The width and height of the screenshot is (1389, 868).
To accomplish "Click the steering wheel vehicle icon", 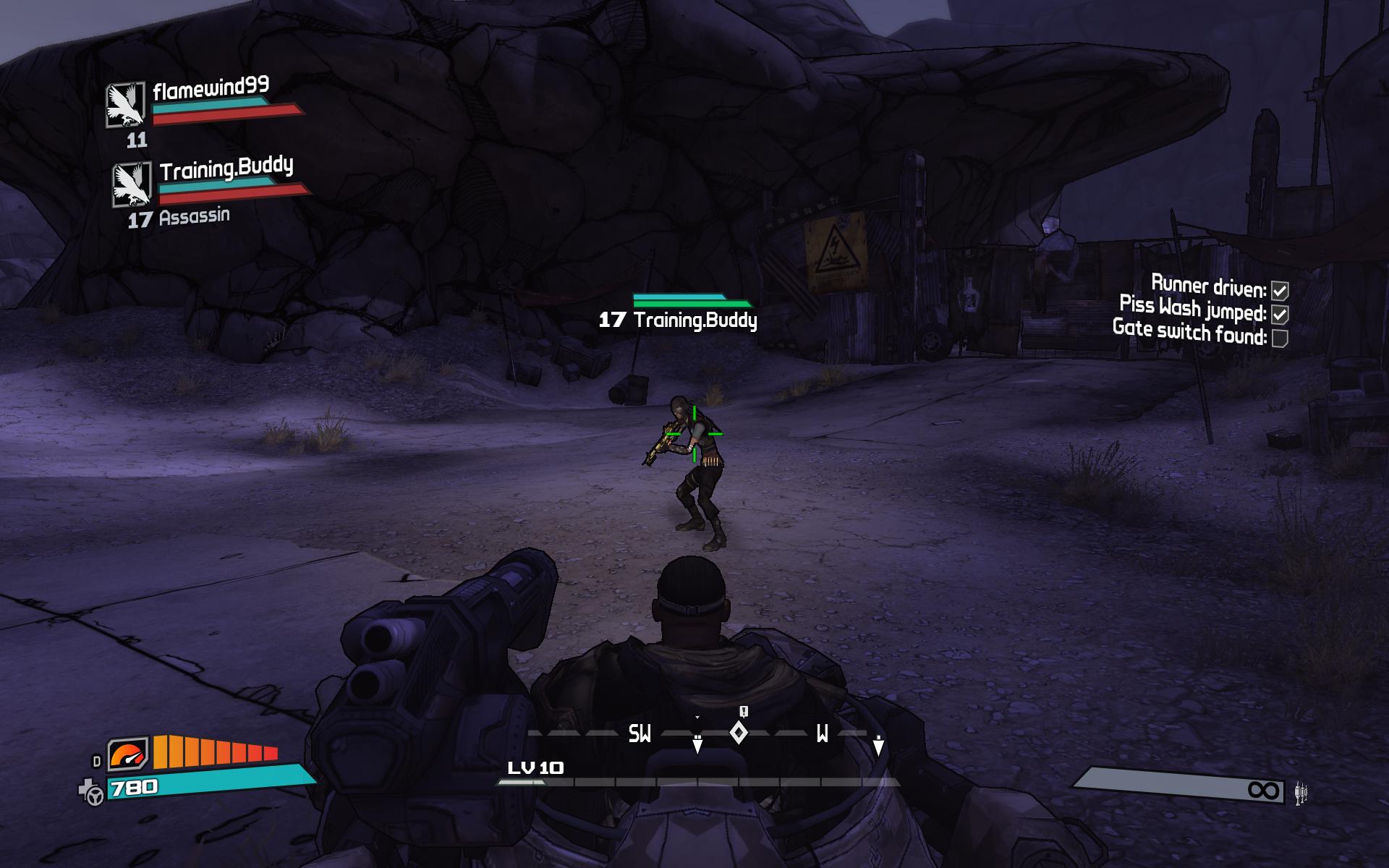I will pos(94,796).
